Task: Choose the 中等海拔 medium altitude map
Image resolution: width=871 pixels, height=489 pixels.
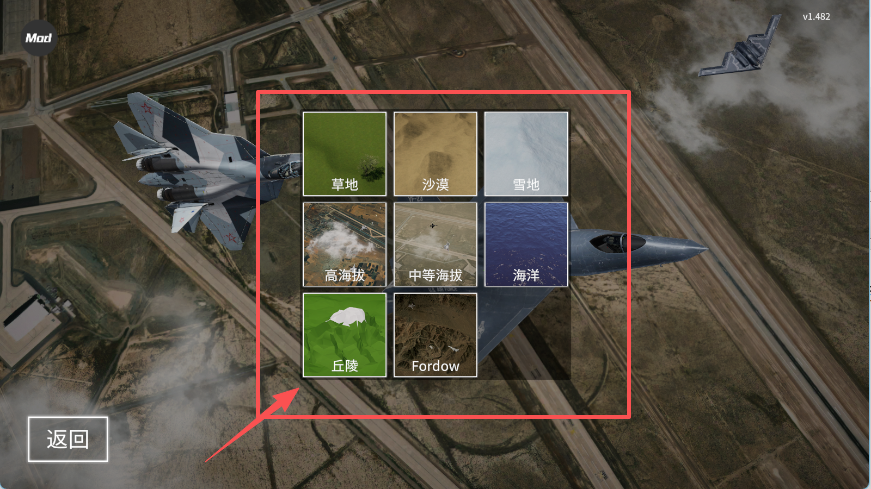Action: (435, 244)
